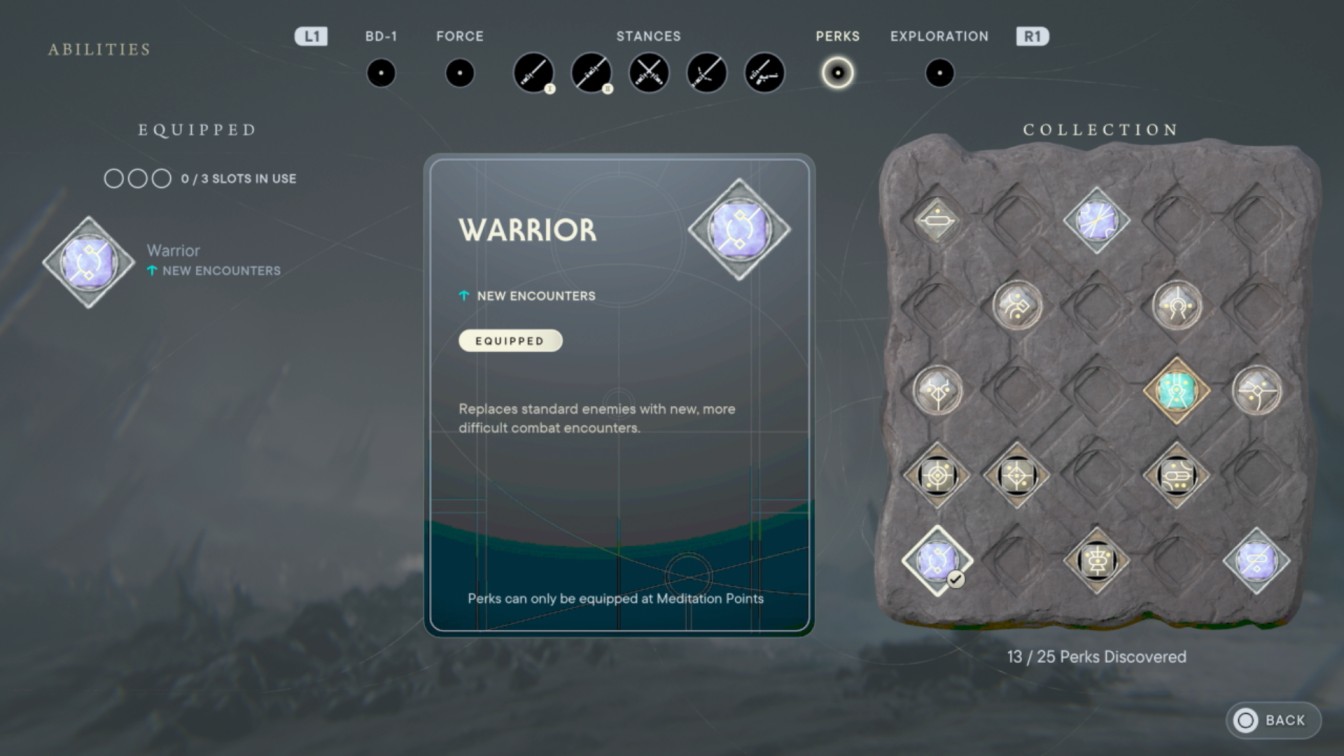Toggle the purple perk in the bottom-right corner

(x=1255, y=562)
